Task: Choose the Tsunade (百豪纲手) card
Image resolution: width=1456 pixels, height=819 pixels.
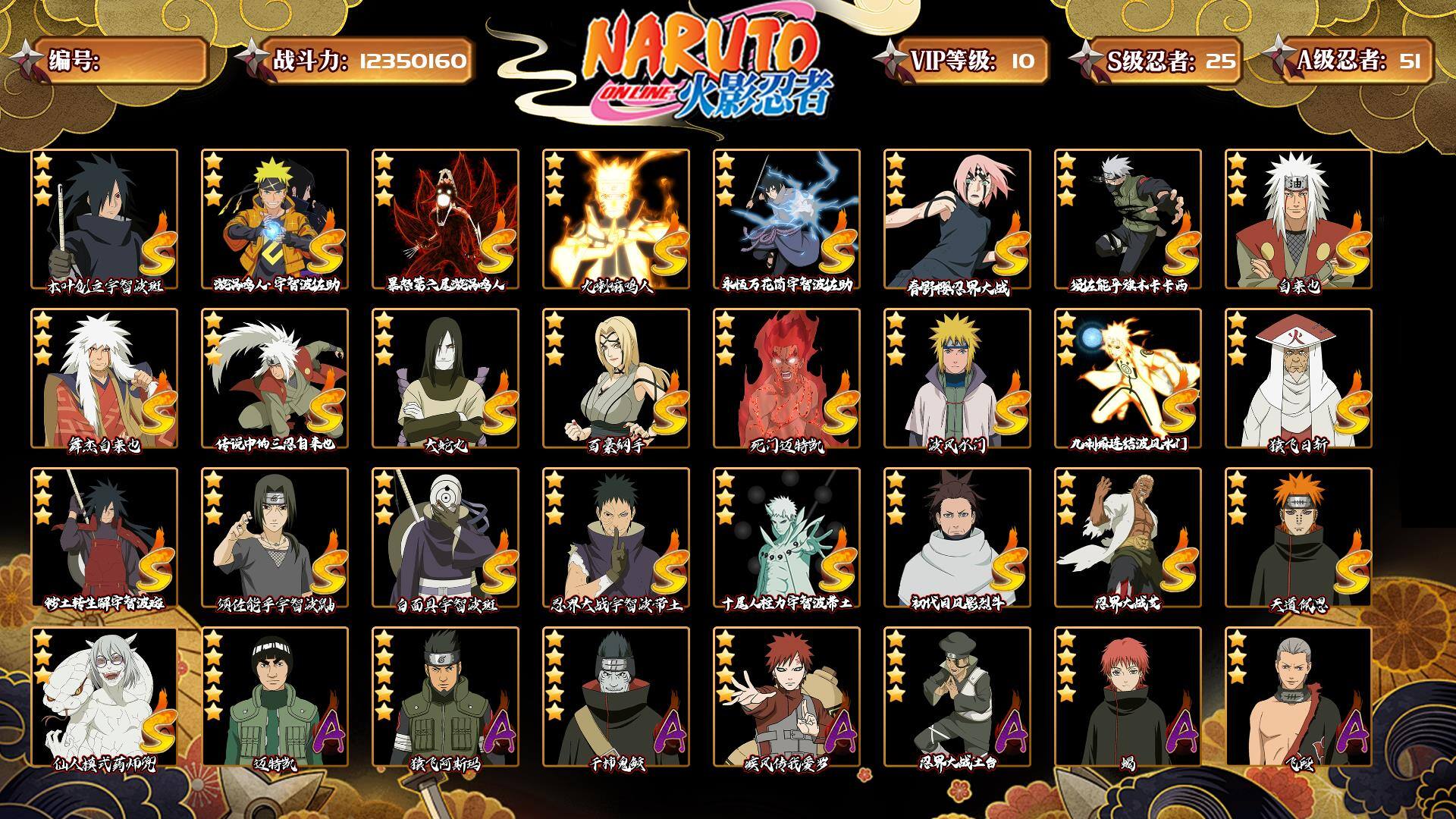Action: [x=616, y=378]
